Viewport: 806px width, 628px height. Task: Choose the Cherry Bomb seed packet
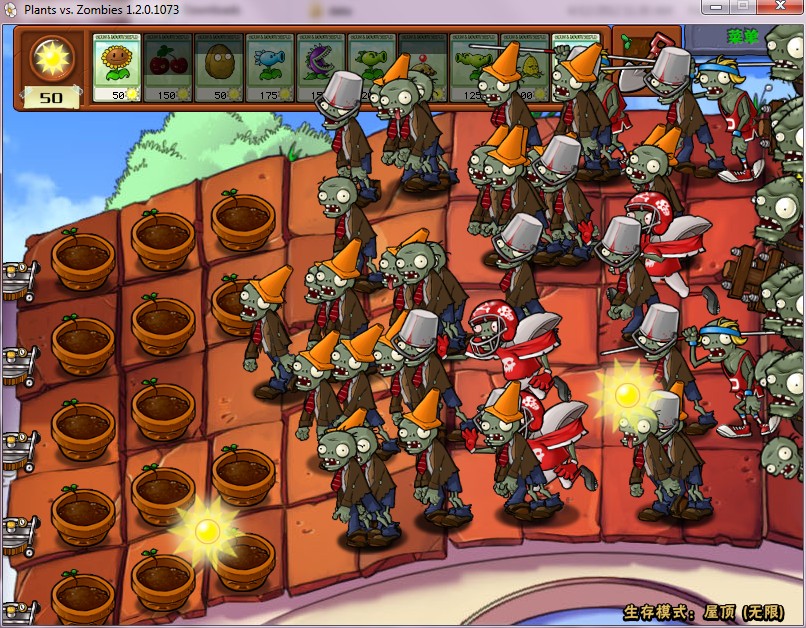pyautogui.click(x=168, y=67)
